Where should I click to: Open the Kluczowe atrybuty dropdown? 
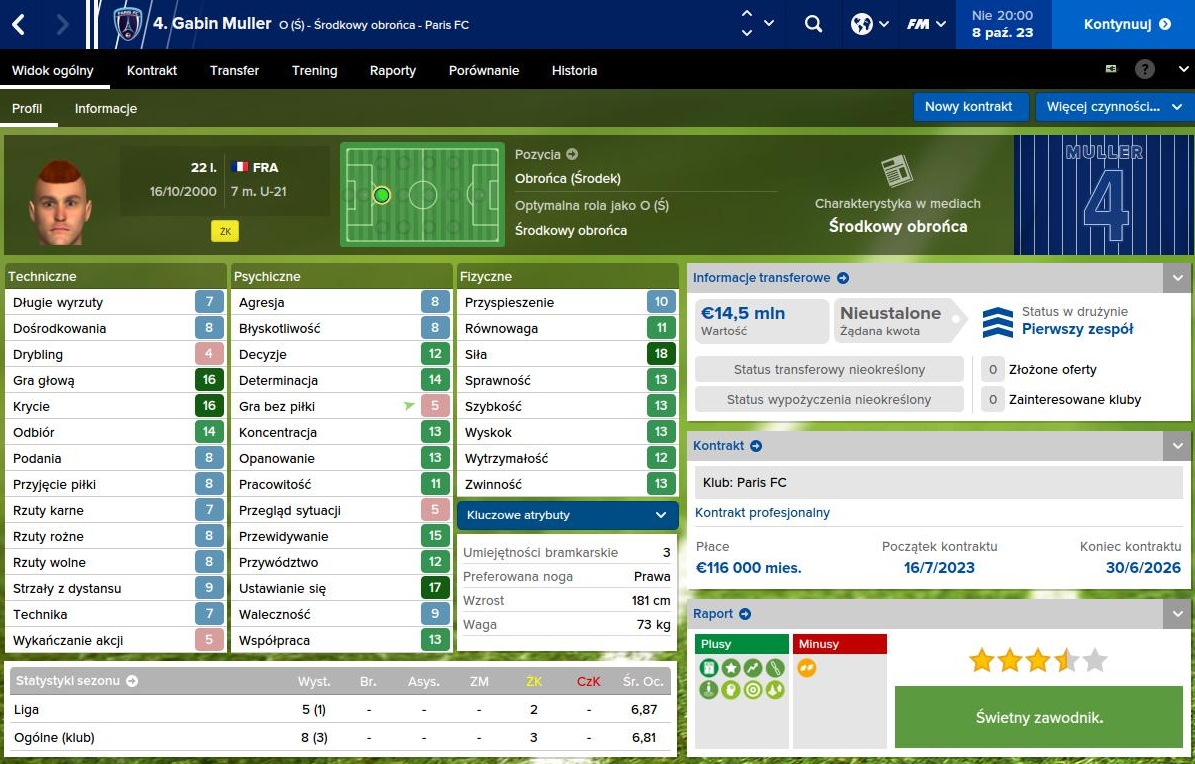tap(567, 515)
